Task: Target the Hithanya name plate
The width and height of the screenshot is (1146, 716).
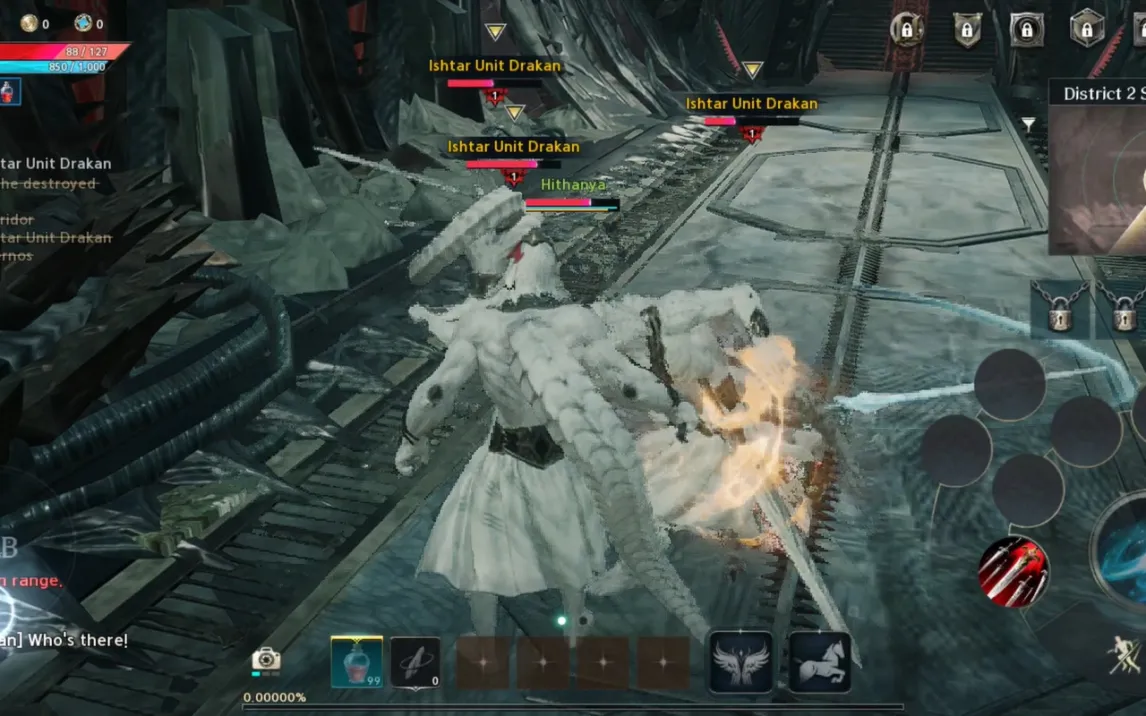Action: [x=573, y=185]
